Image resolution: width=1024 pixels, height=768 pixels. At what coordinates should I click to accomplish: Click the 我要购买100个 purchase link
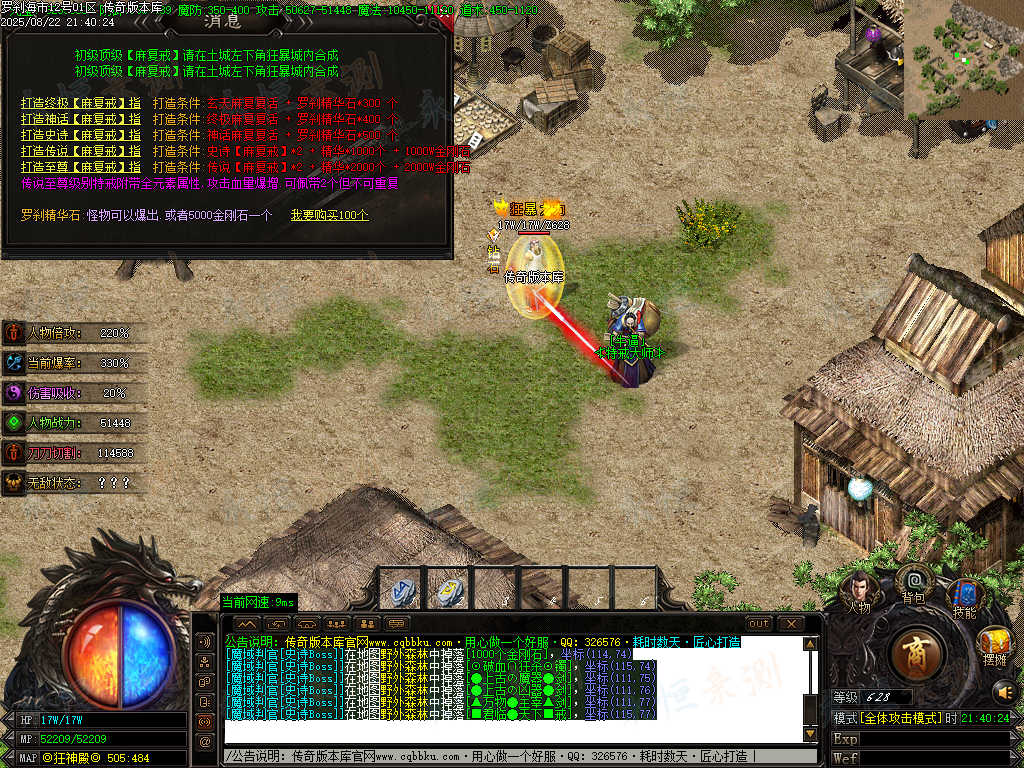click(x=329, y=215)
